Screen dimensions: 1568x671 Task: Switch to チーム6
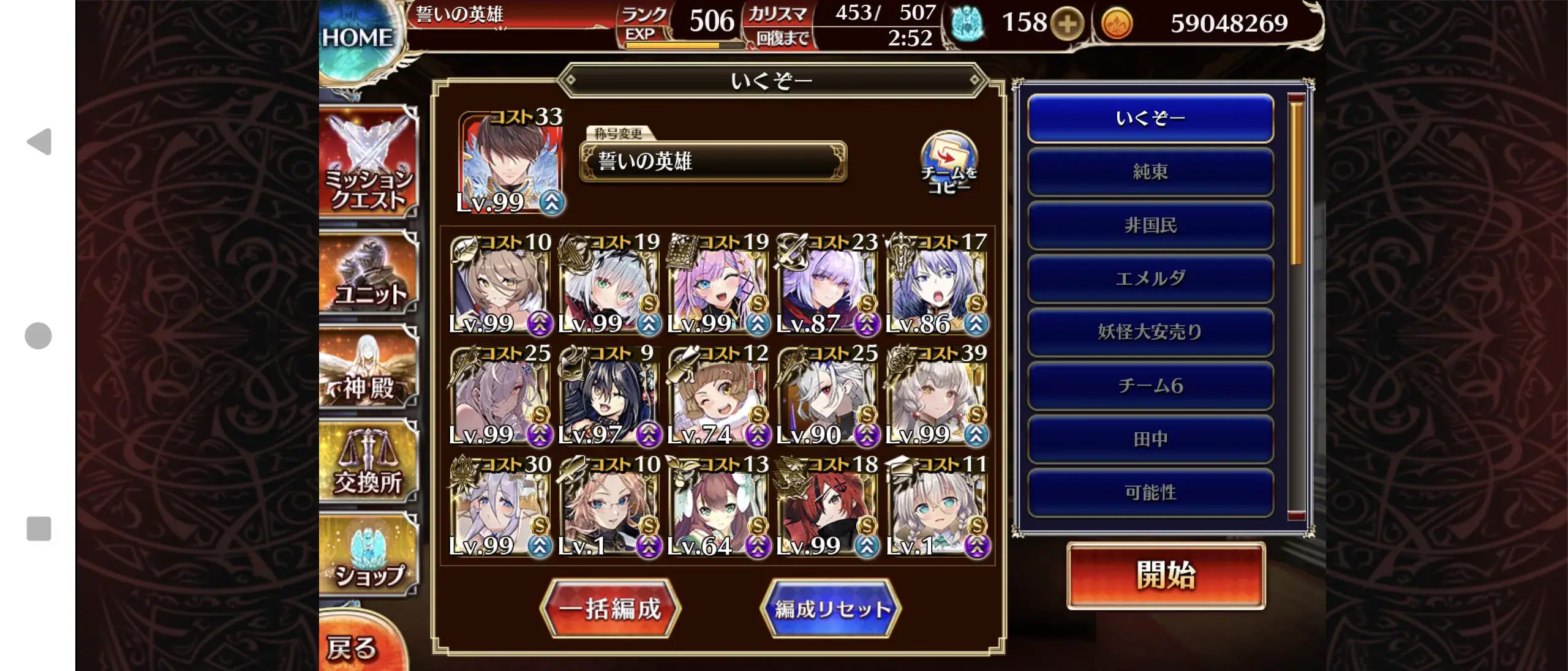coord(1150,386)
